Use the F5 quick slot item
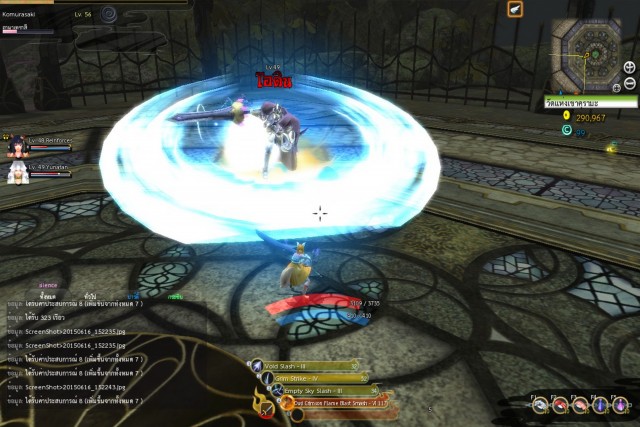Screen dimensions: 640x427 pyautogui.click(x=620, y=405)
